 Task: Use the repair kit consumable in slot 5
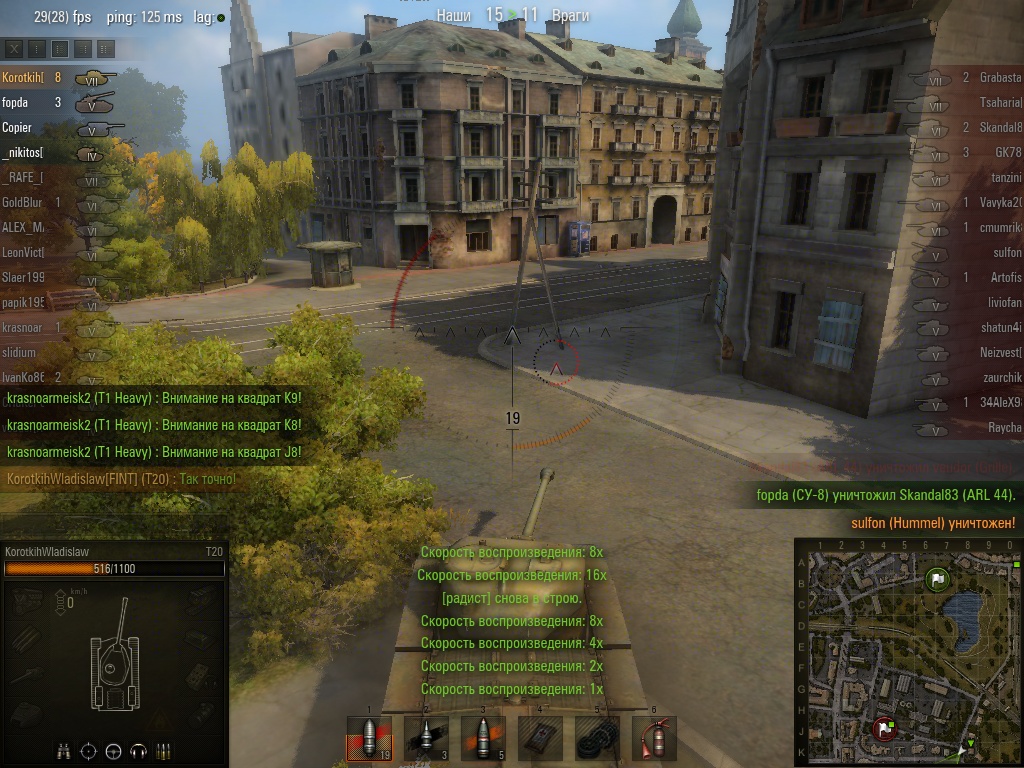597,739
